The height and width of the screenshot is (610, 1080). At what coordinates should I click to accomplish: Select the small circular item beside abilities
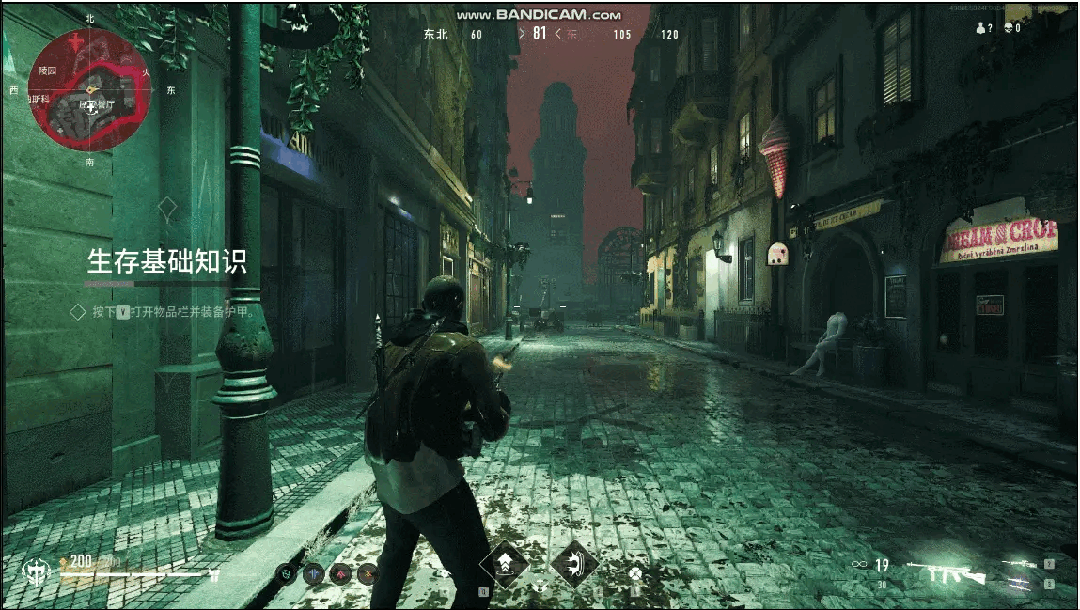[634, 574]
